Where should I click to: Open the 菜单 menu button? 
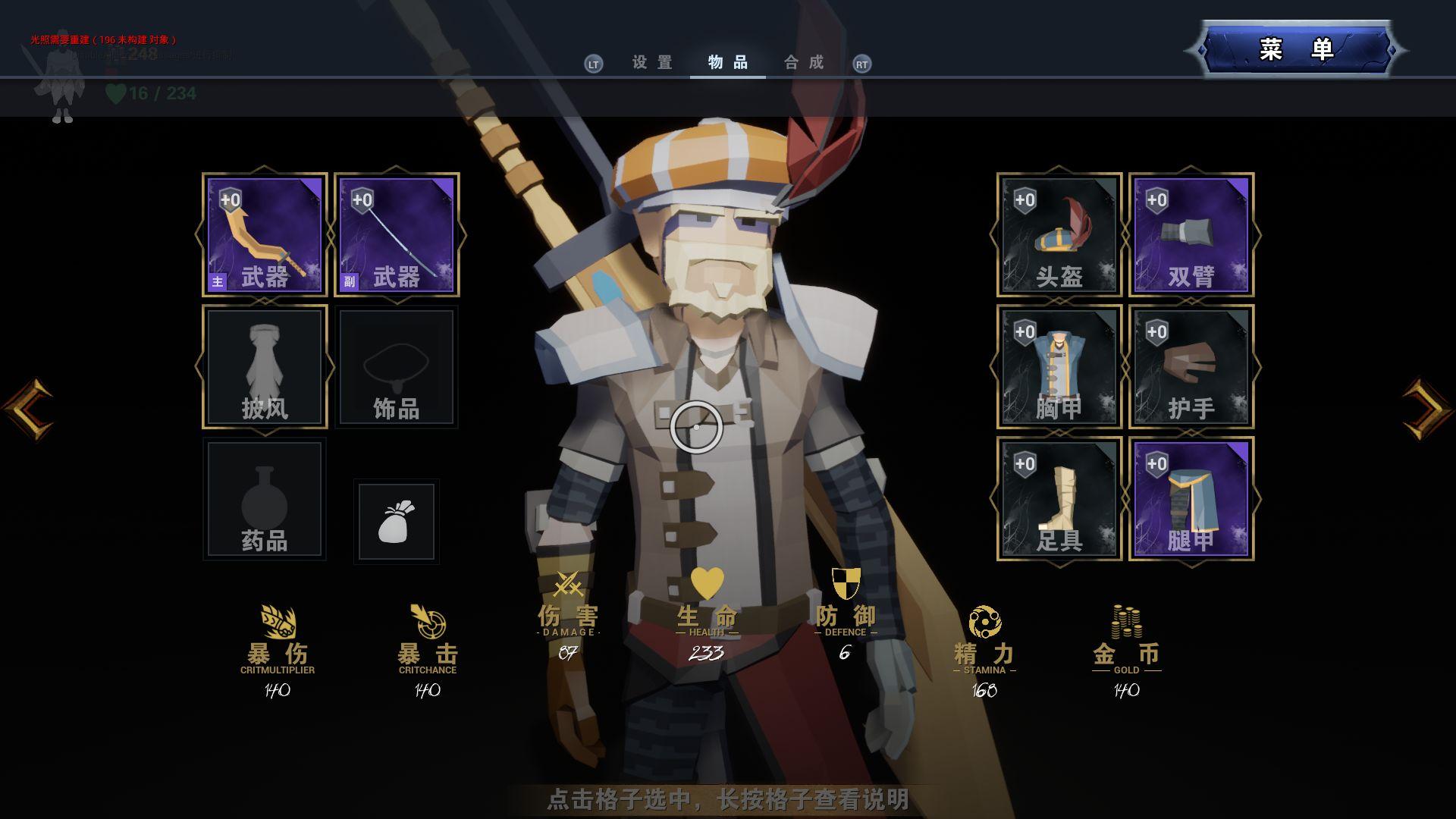(x=1296, y=50)
